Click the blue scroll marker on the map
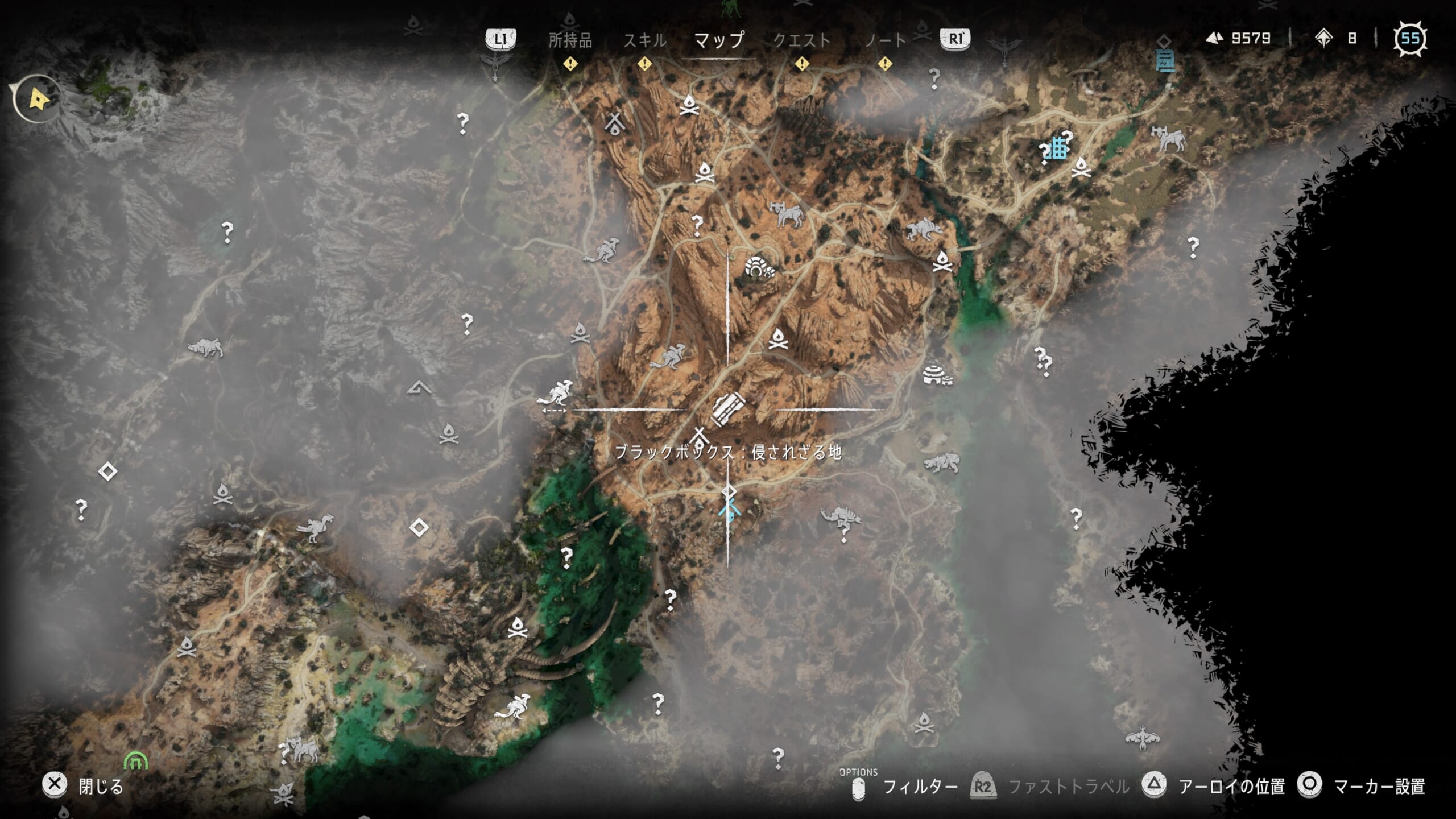This screenshot has height=819, width=1456. tap(1165, 60)
